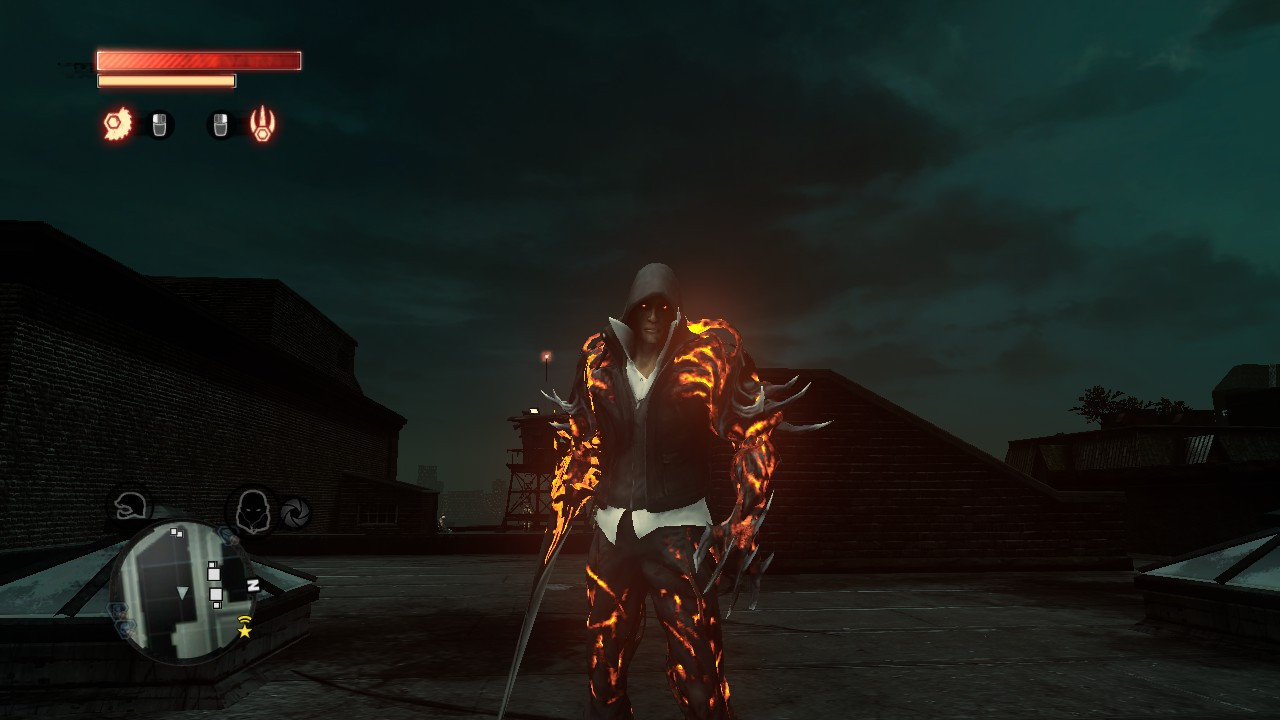The height and width of the screenshot is (720, 1280).
Task: Click the player direction arrow inside the minimap
Action: coord(182,594)
